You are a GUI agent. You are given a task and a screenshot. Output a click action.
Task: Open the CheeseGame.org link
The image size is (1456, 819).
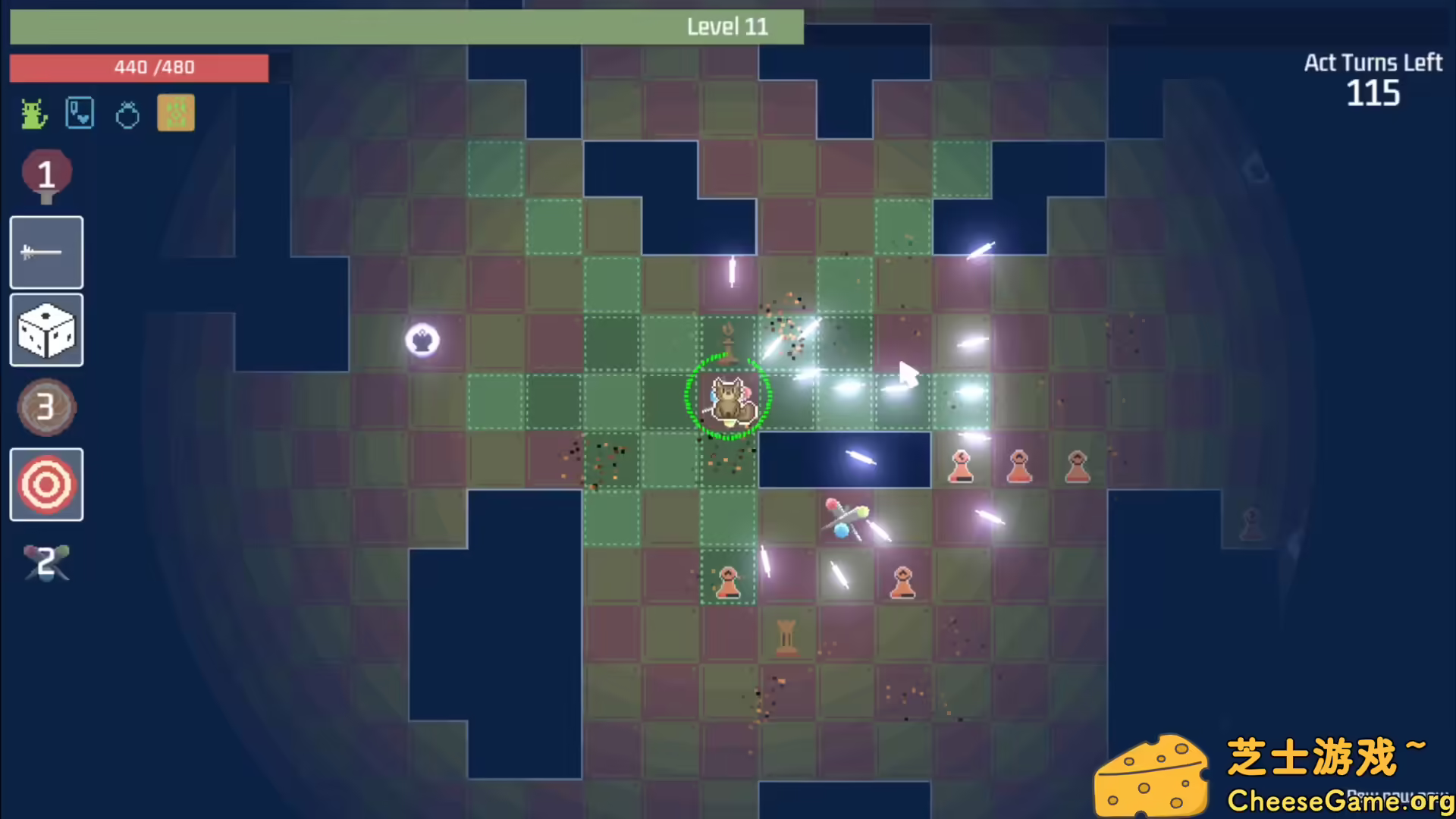click(x=1342, y=800)
